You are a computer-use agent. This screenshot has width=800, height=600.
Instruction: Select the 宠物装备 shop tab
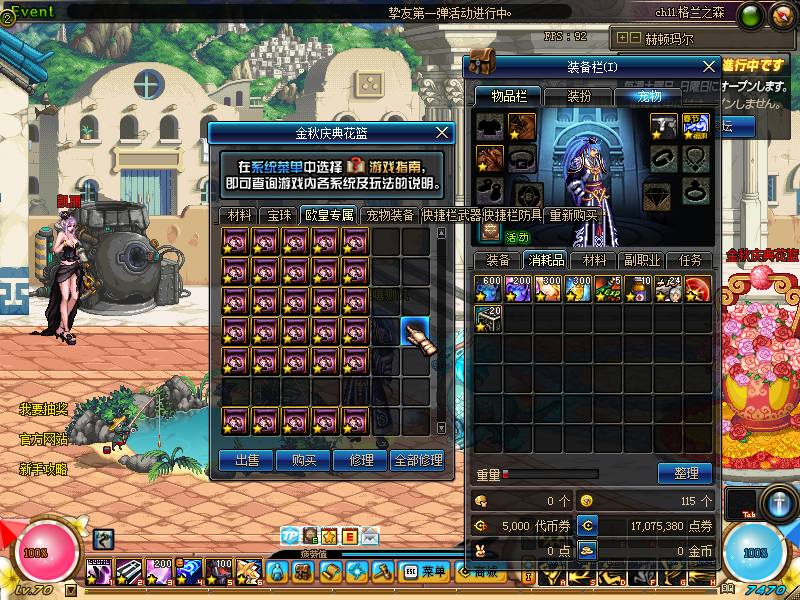pos(390,215)
